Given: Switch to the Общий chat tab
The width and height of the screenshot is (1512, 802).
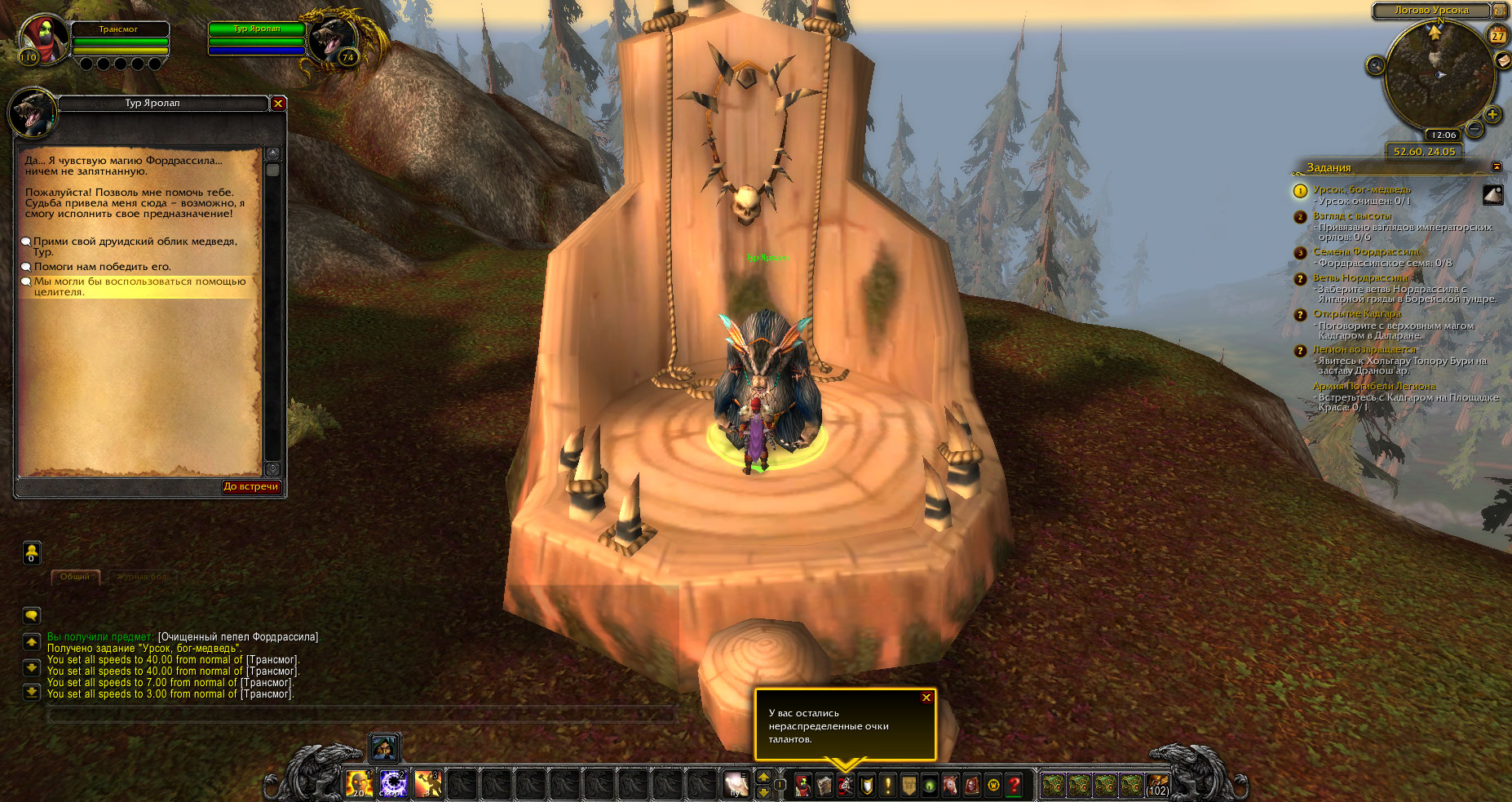Looking at the screenshot, I should pos(75,577).
